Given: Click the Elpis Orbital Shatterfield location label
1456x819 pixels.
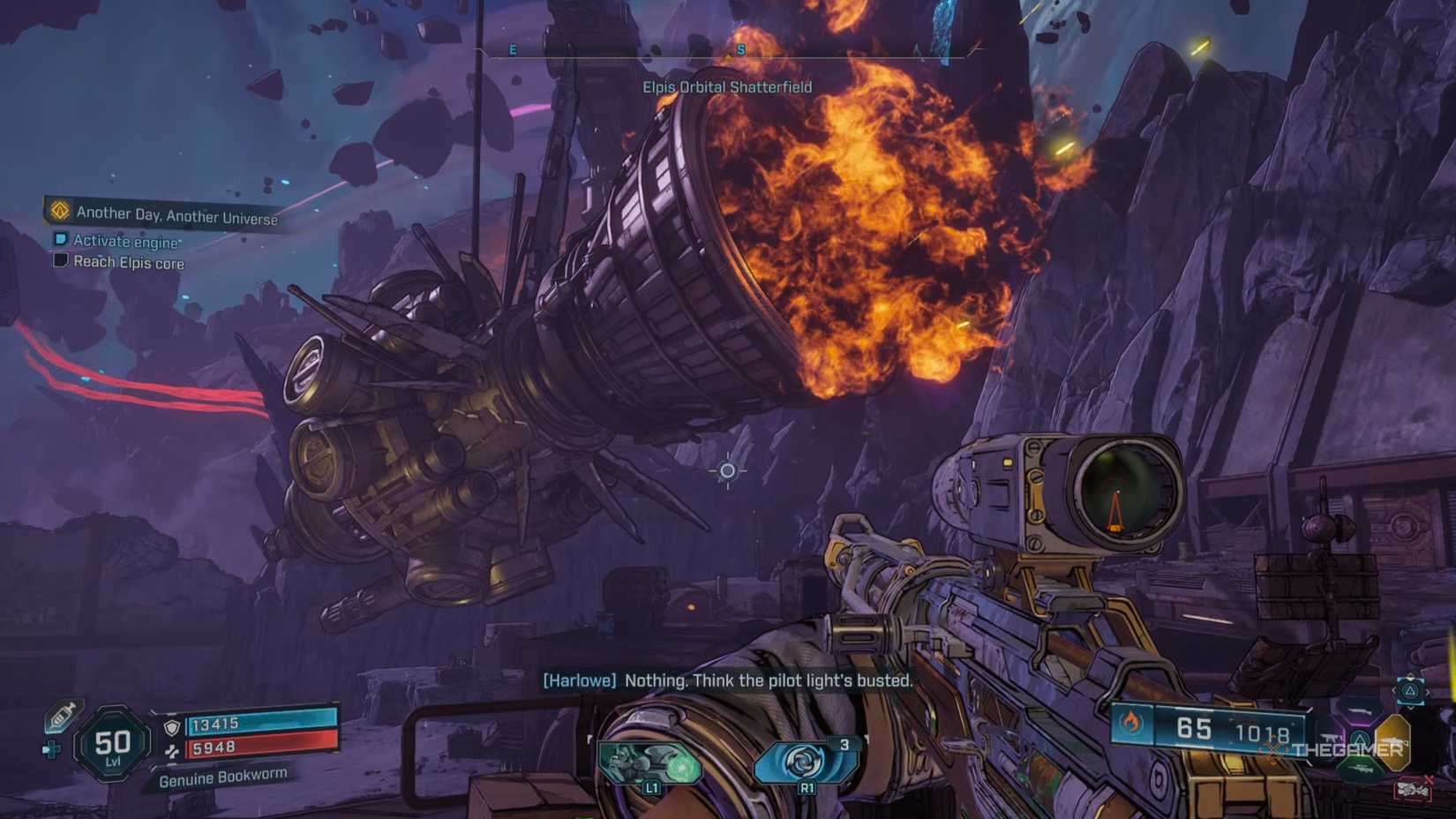Looking at the screenshot, I should (x=727, y=87).
